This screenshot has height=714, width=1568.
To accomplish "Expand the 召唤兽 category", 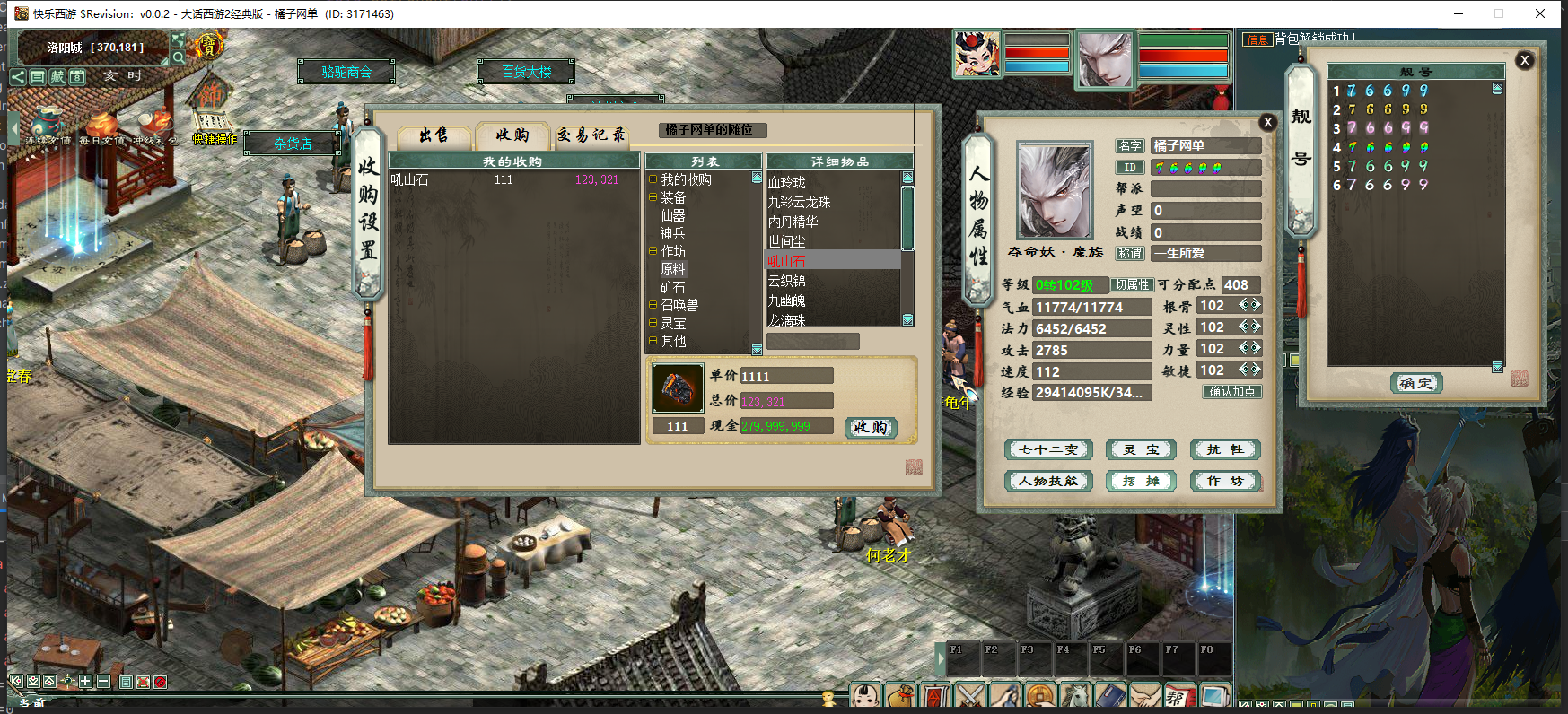I will [x=653, y=305].
